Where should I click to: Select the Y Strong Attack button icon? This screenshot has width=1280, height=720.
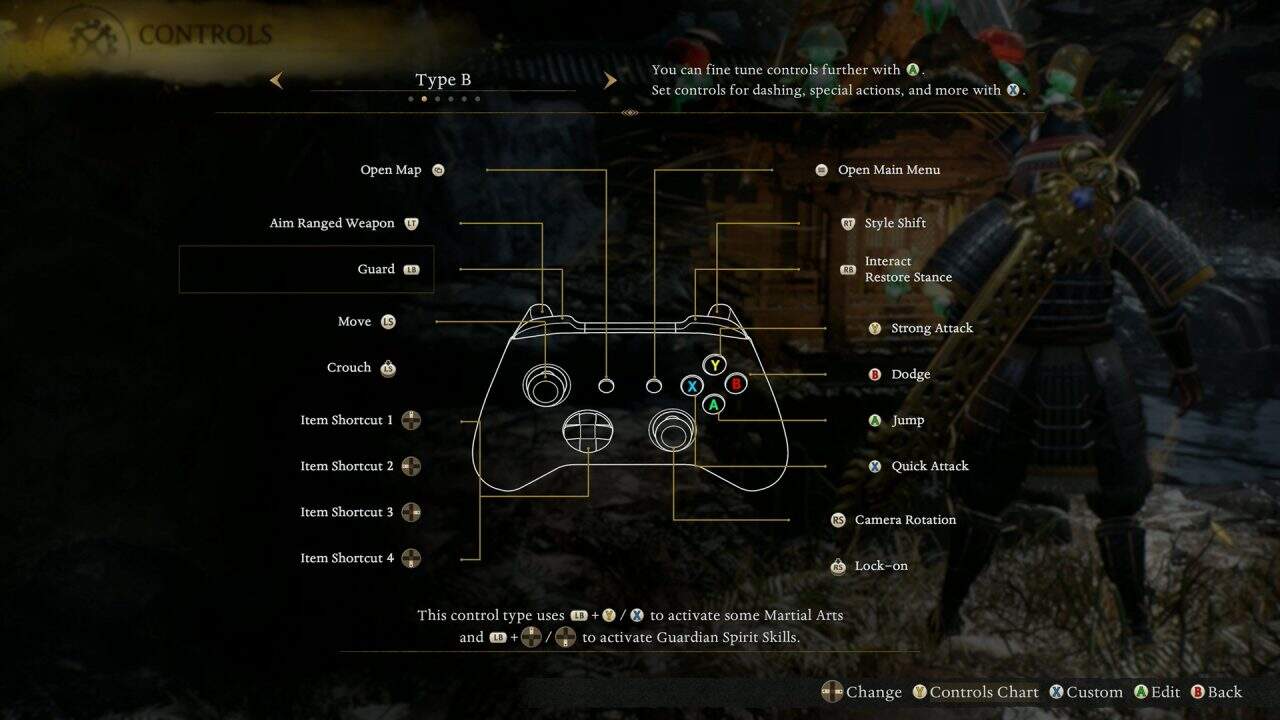pyautogui.click(x=875, y=328)
